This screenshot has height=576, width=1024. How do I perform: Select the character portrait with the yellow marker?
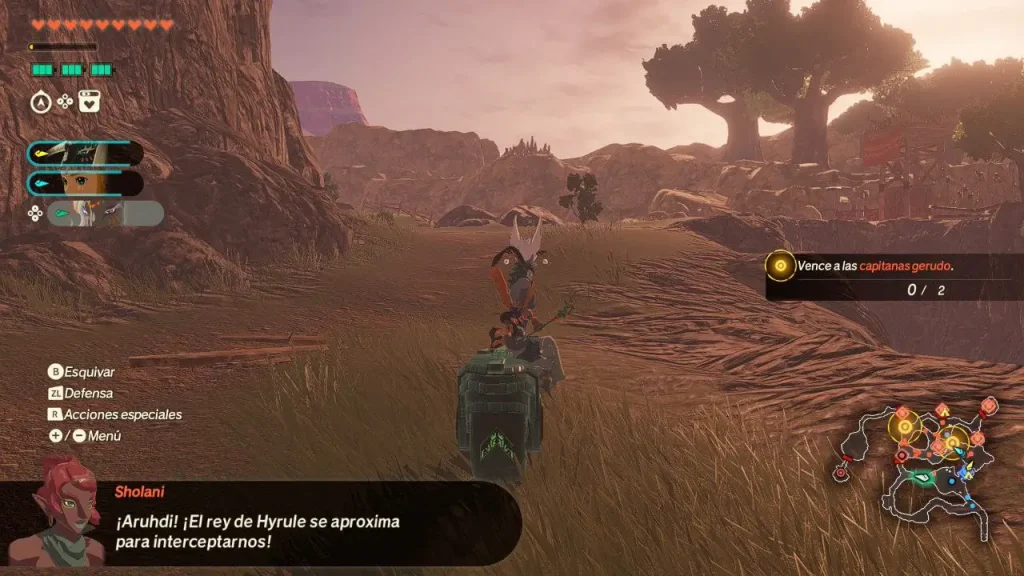[85, 153]
